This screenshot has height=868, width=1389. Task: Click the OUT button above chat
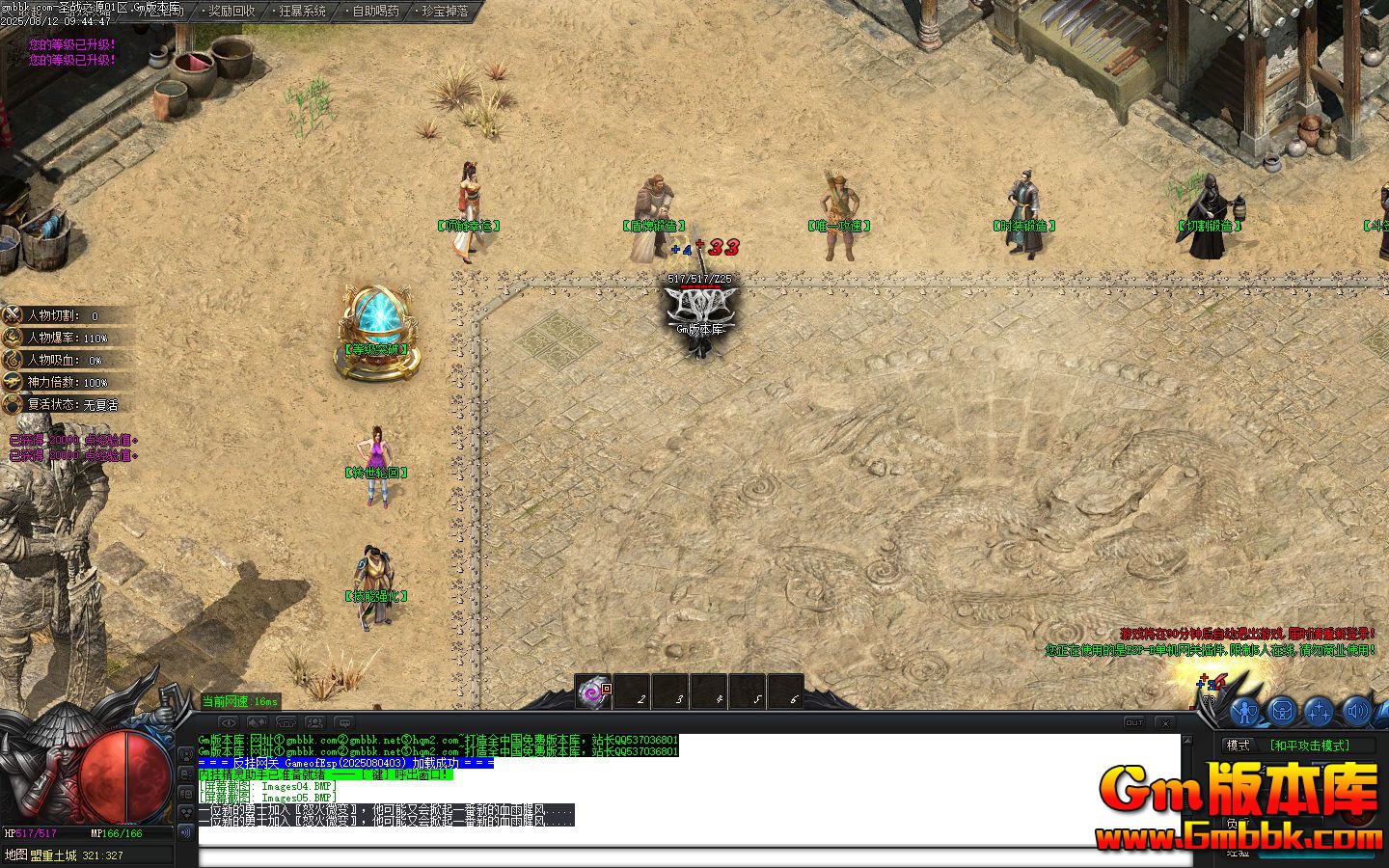click(x=1134, y=722)
